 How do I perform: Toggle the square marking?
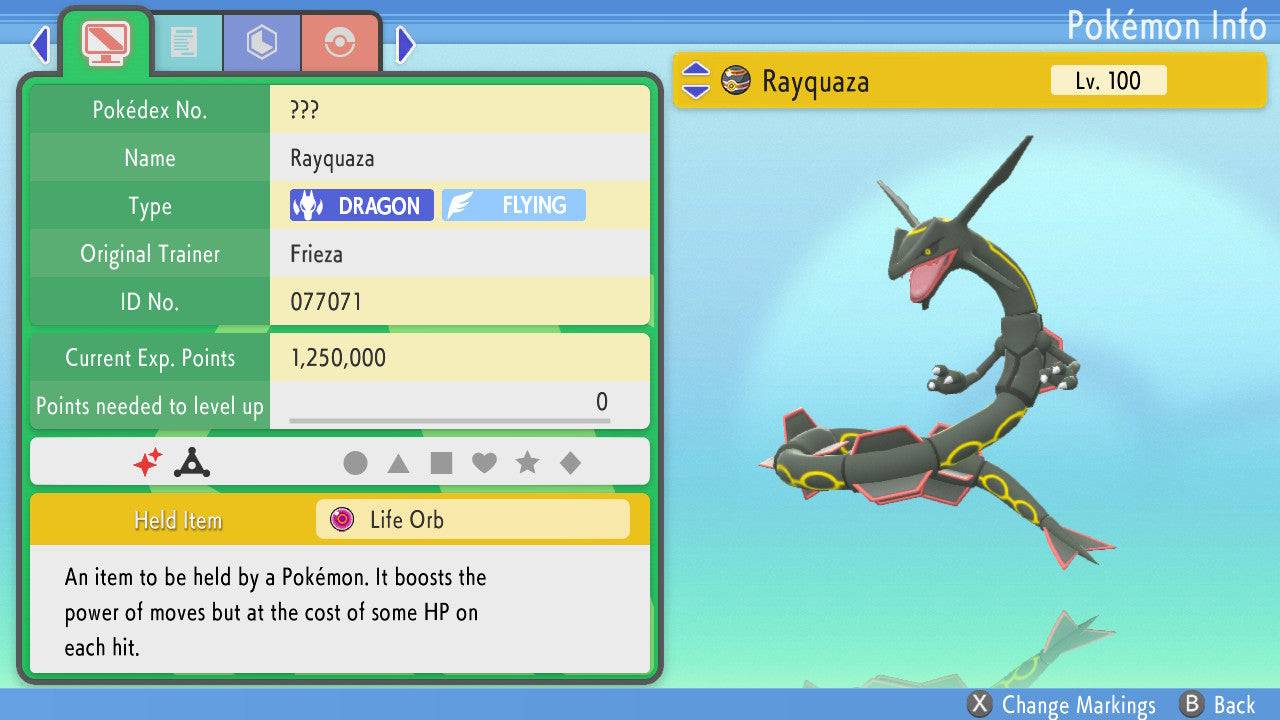(441, 463)
